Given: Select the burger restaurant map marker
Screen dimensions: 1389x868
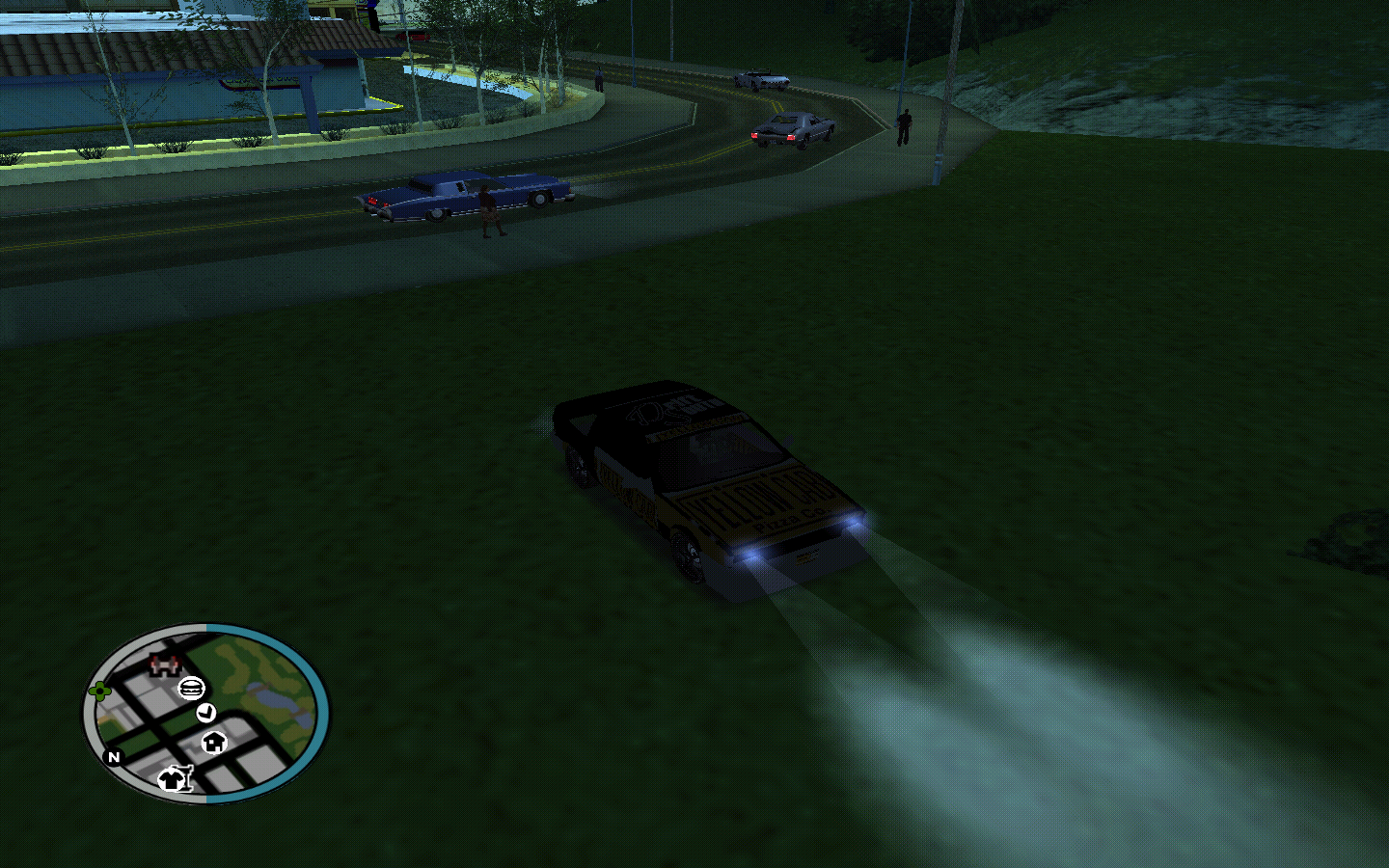Looking at the screenshot, I should point(191,689).
